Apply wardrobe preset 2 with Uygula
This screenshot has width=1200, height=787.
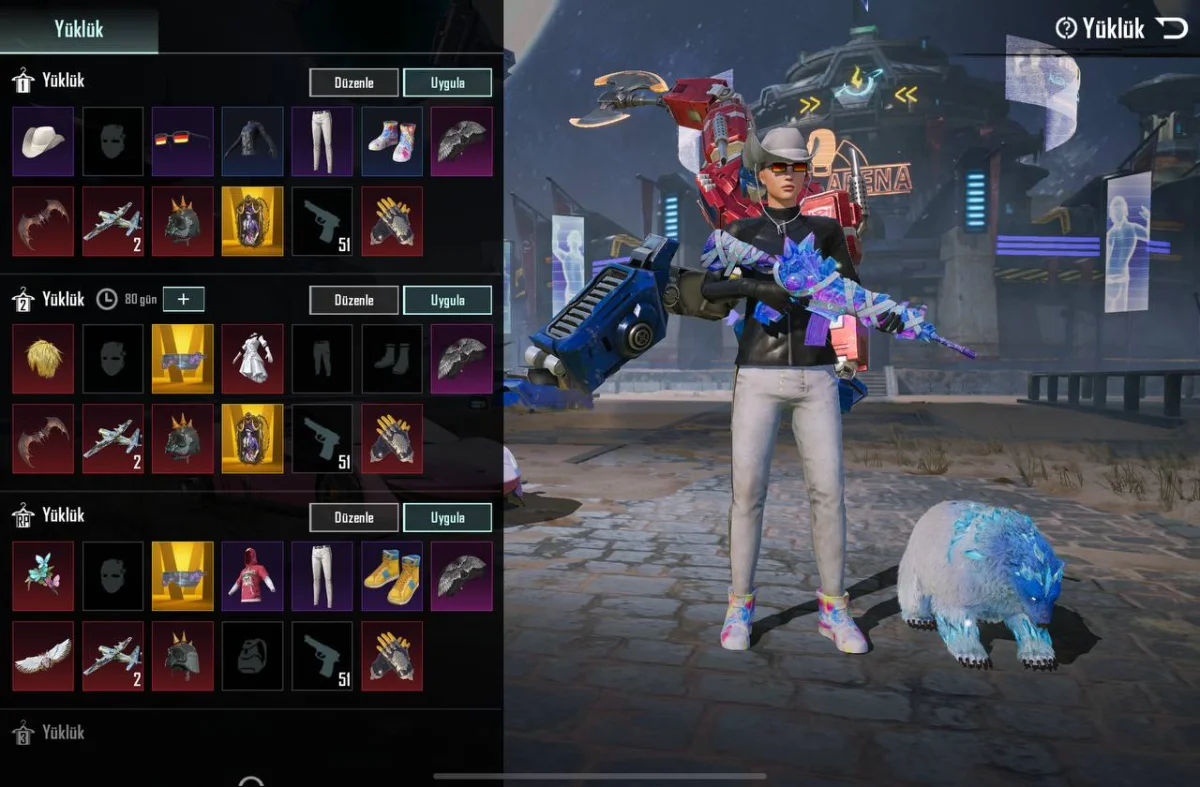[447, 300]
